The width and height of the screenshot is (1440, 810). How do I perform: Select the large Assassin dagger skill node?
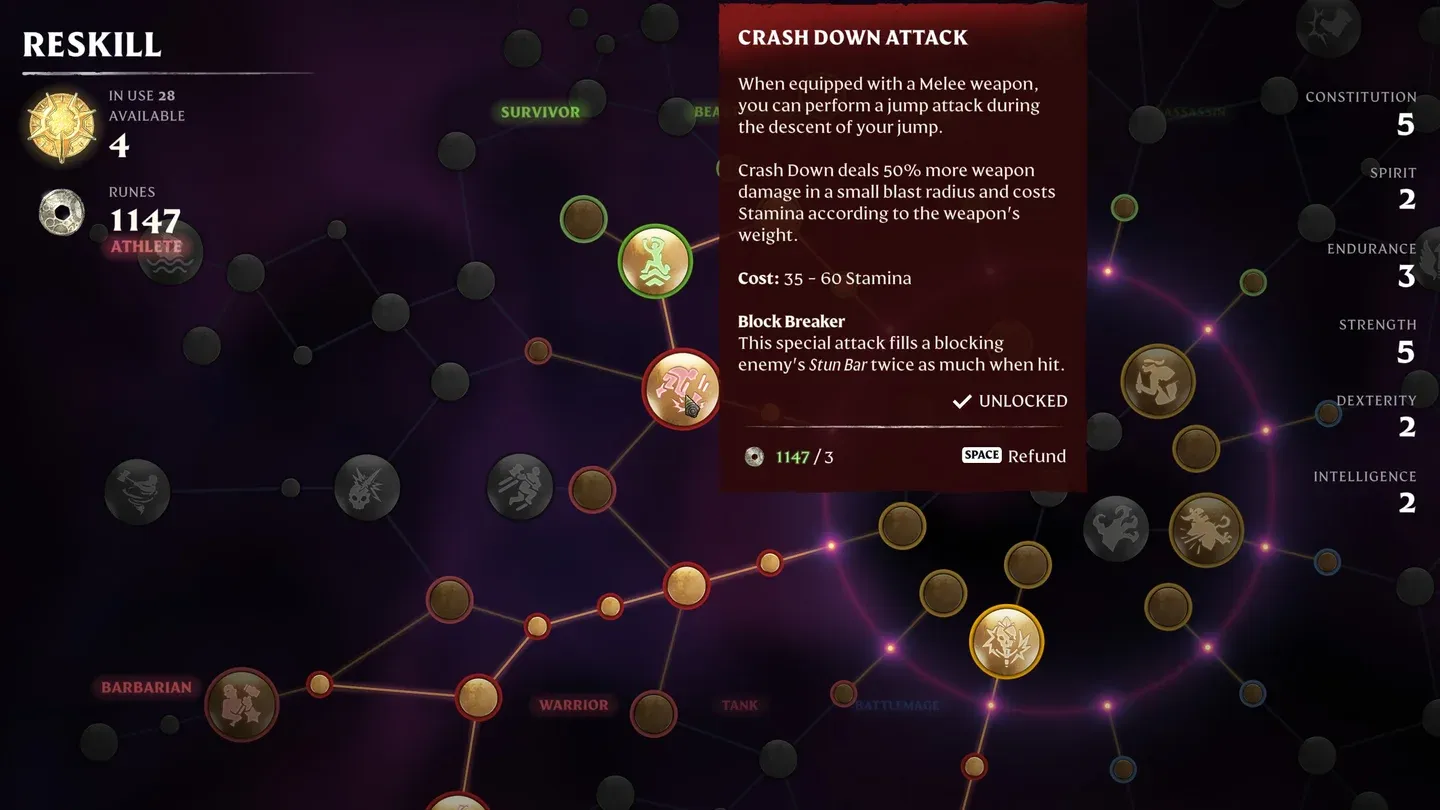click(1159, 380)
